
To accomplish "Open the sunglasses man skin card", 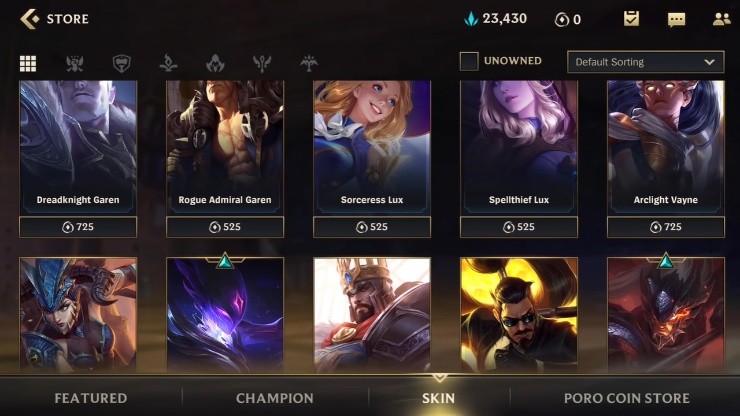I will pos(518,315).
